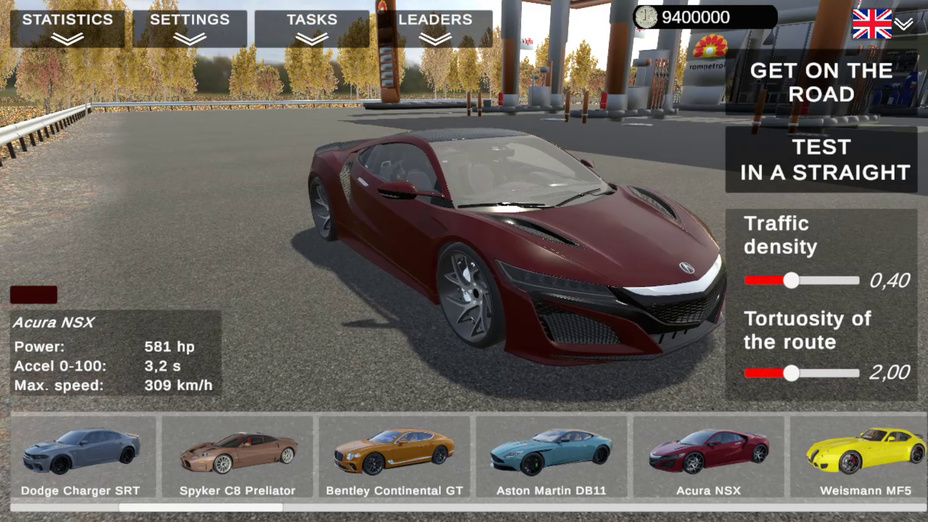Expand the Statistics dropdown panel
Screen dimensions: 928x522
coord(68,29)
